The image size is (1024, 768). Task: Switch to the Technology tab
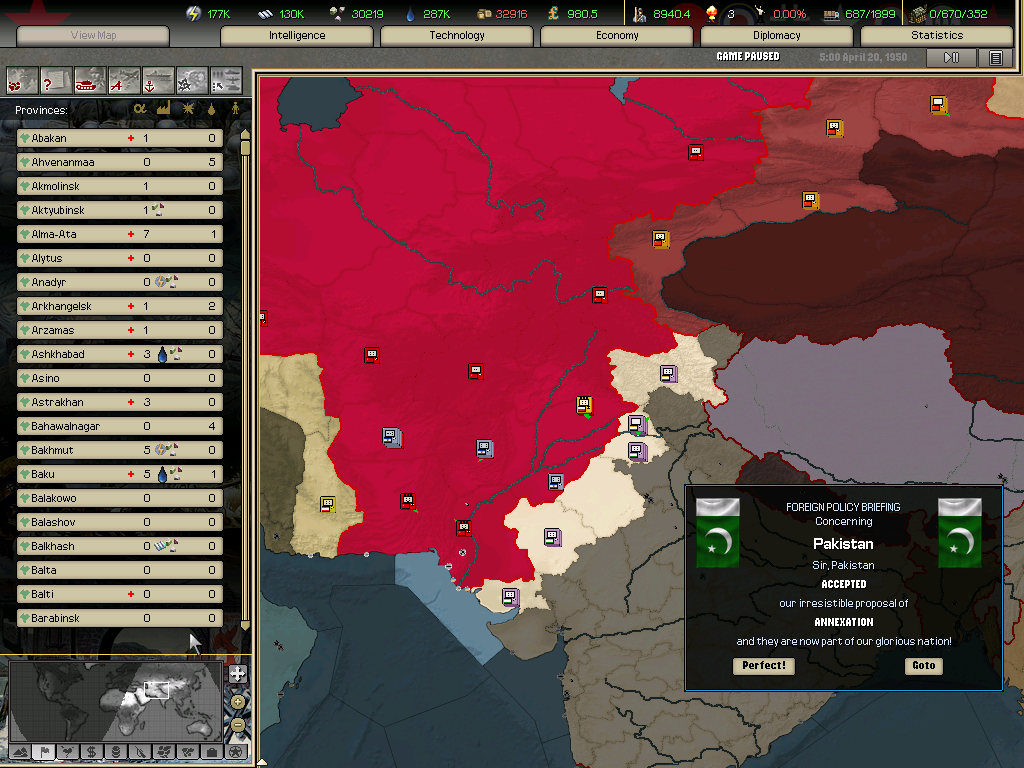click(x=457, y=35)
